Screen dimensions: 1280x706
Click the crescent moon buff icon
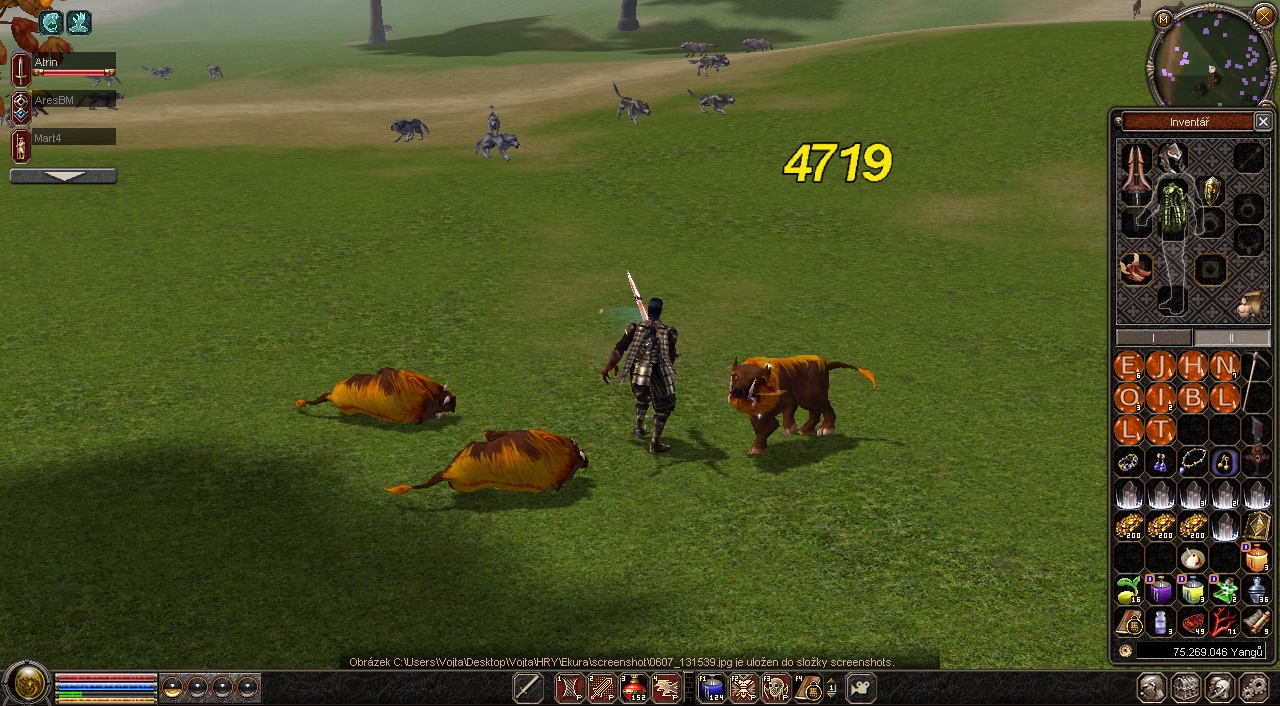click(51, 22)
